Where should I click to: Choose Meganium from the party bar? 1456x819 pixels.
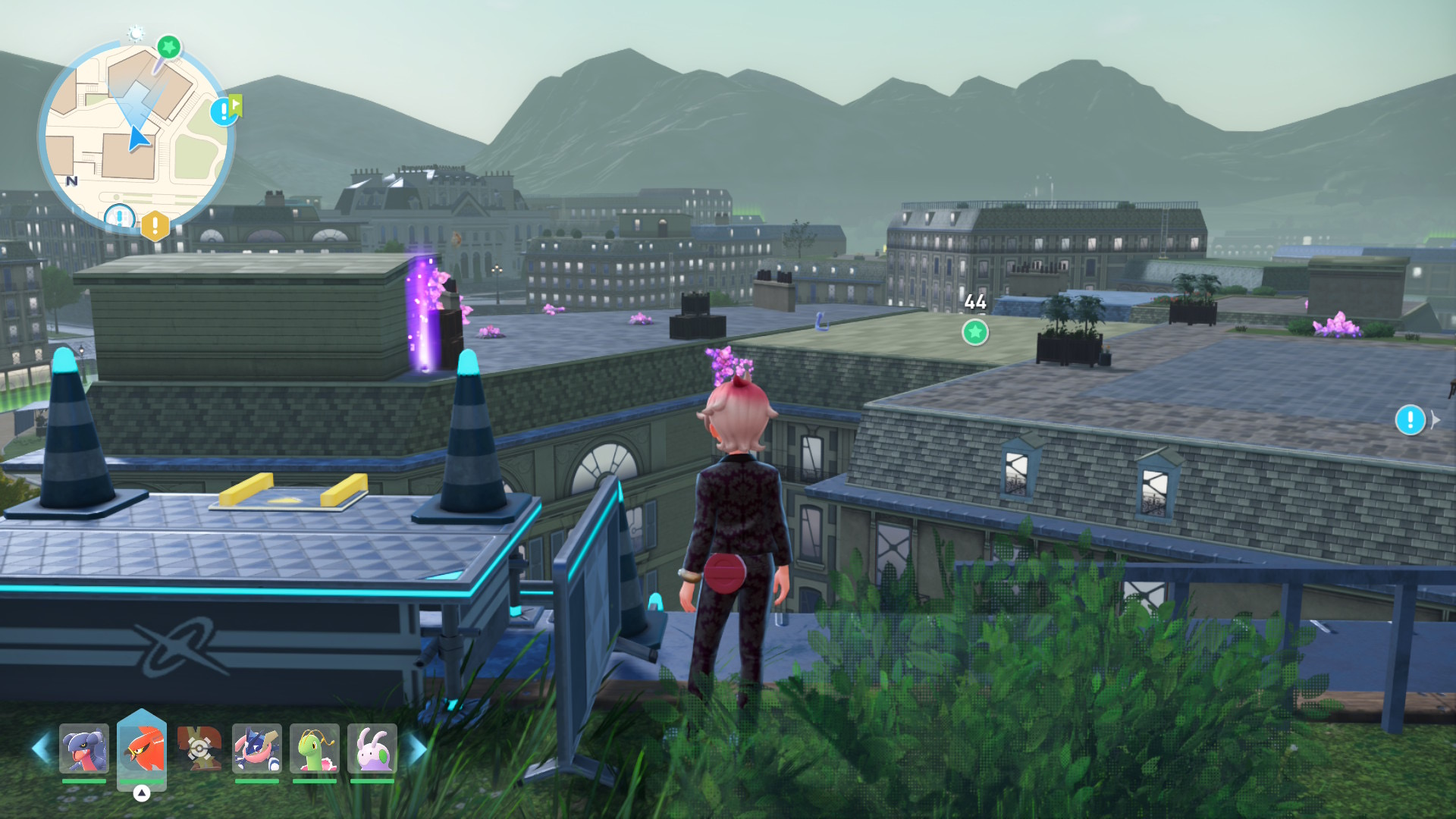point(315,748)
